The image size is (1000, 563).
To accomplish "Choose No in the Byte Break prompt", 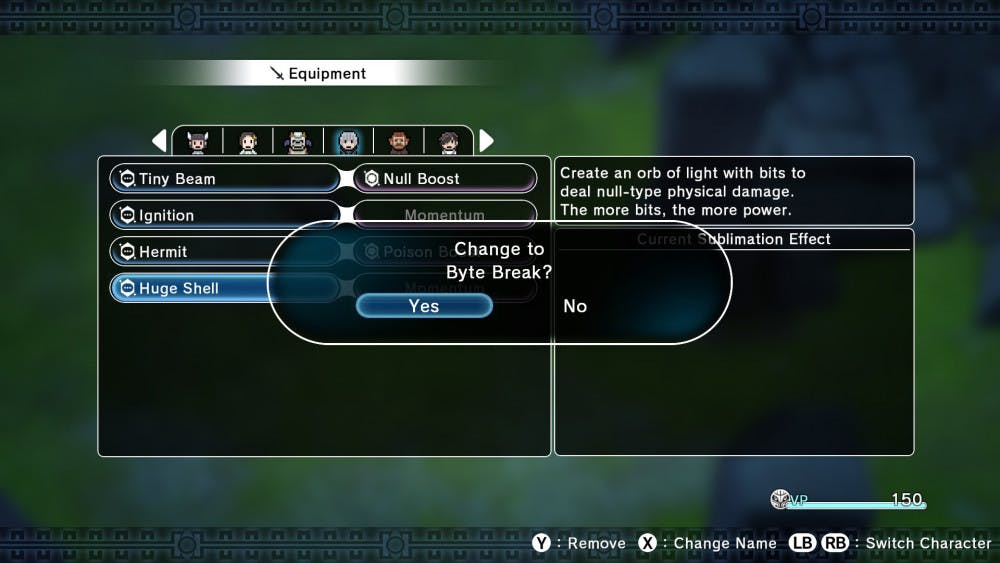I will [575, 306].
